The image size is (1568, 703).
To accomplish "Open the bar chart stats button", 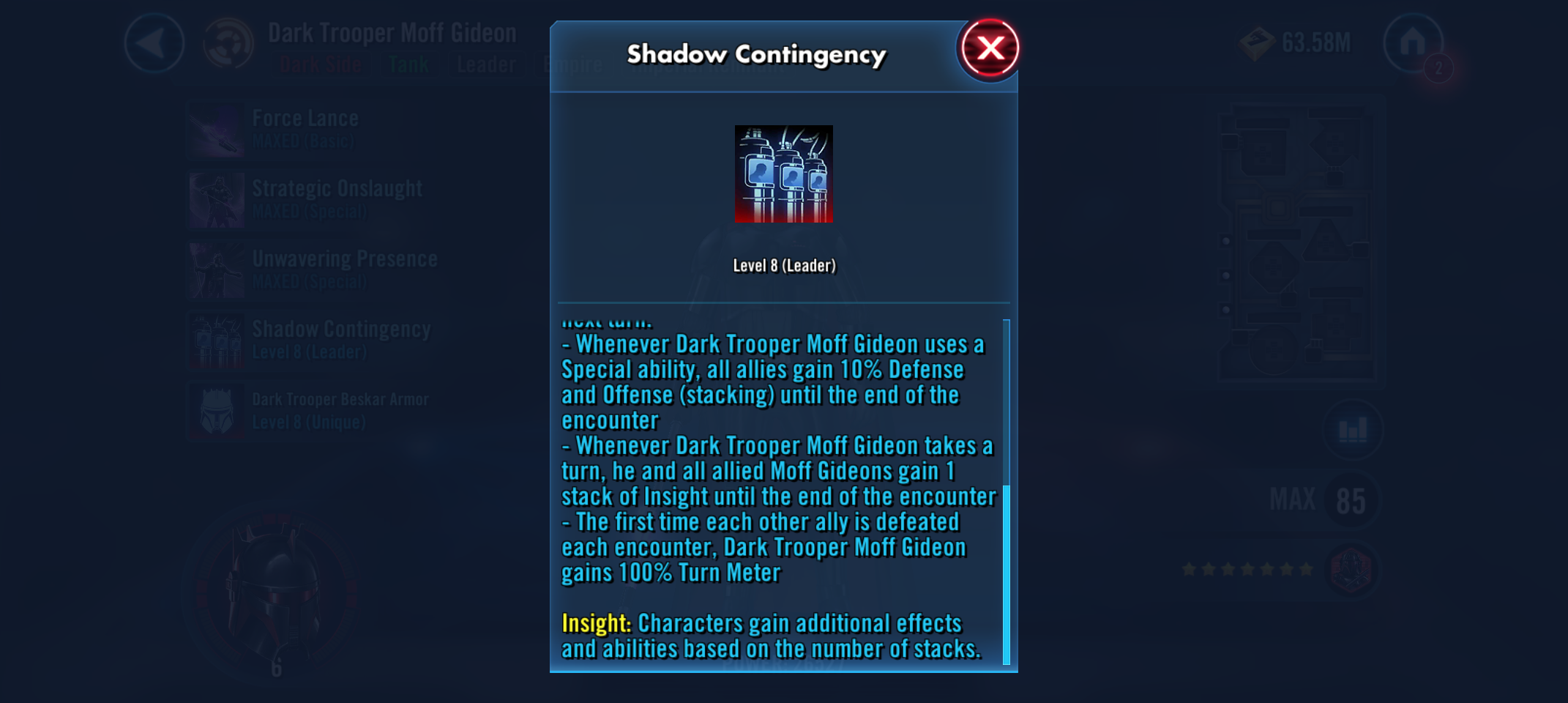I will pos(1352,431).
